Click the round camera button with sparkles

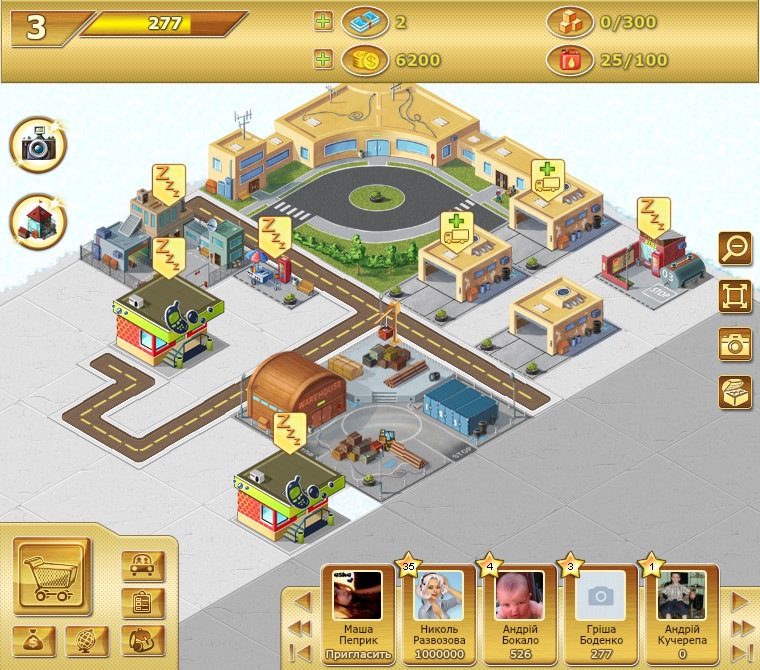point(39,146)
